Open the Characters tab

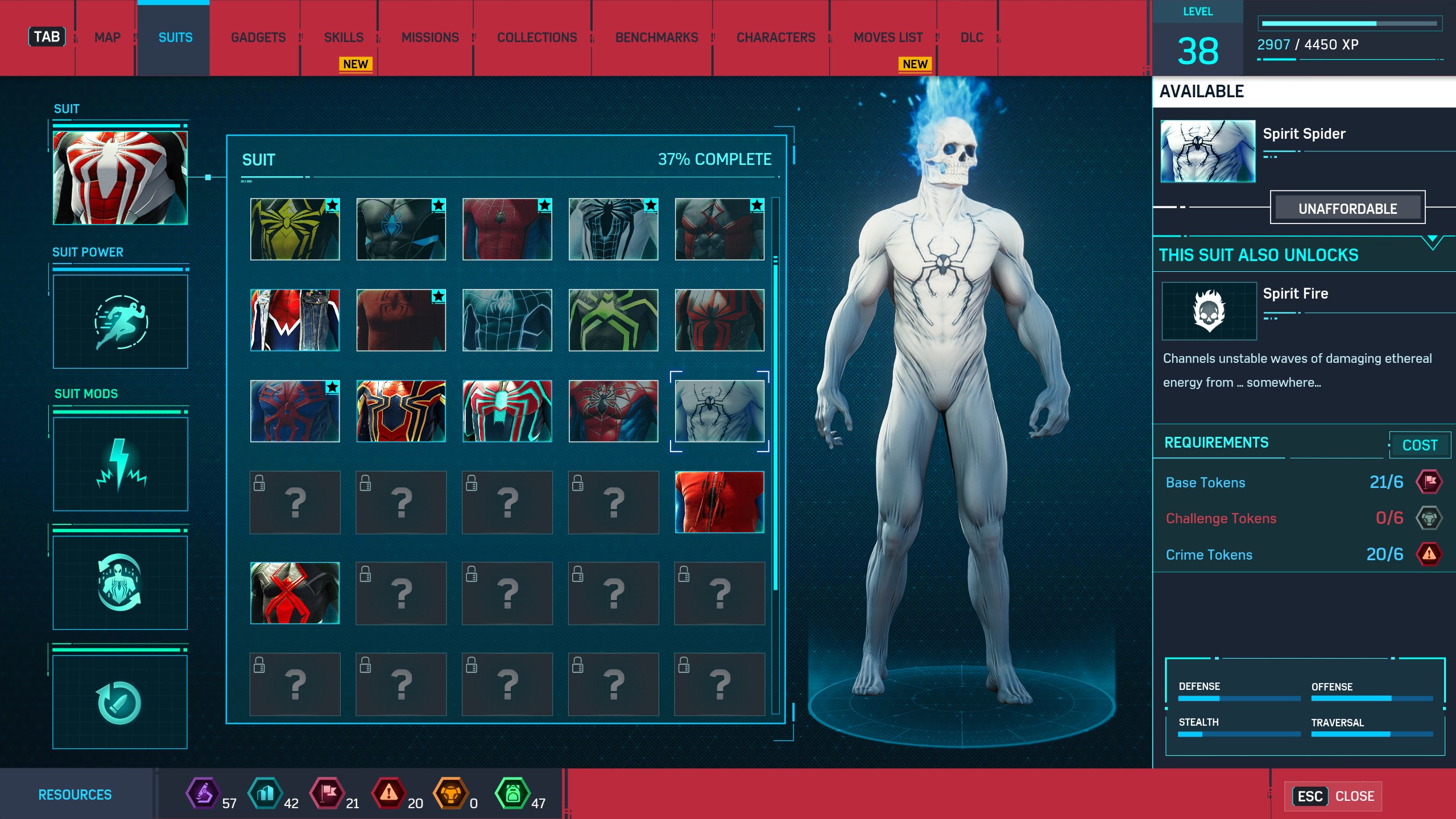pyautogui.click(x=776, y=38)
